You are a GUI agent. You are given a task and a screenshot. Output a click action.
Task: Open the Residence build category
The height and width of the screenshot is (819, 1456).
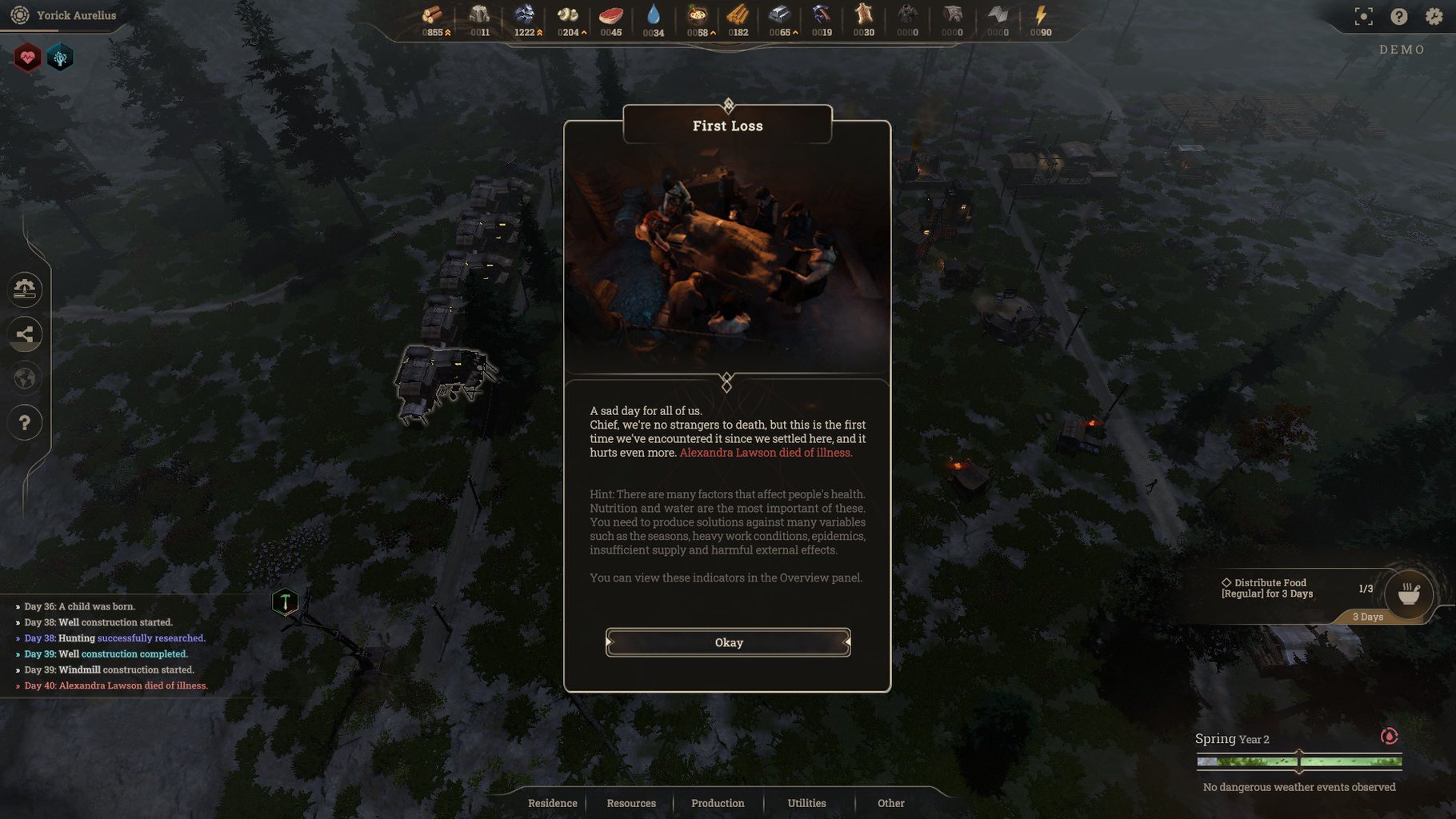pyautogui.click(x=552, y=803)
